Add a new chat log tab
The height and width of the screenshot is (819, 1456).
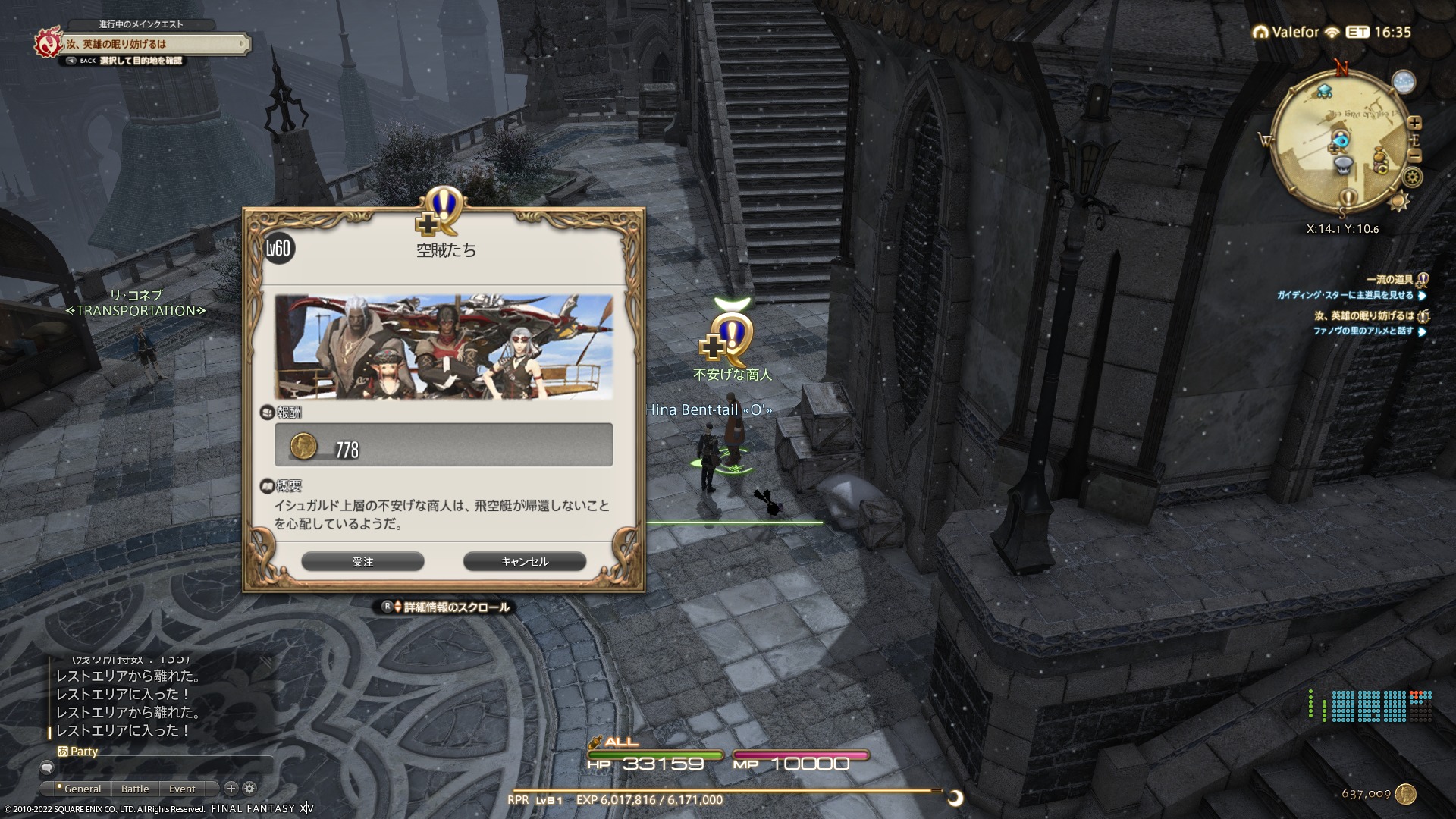tap(231, 789)
